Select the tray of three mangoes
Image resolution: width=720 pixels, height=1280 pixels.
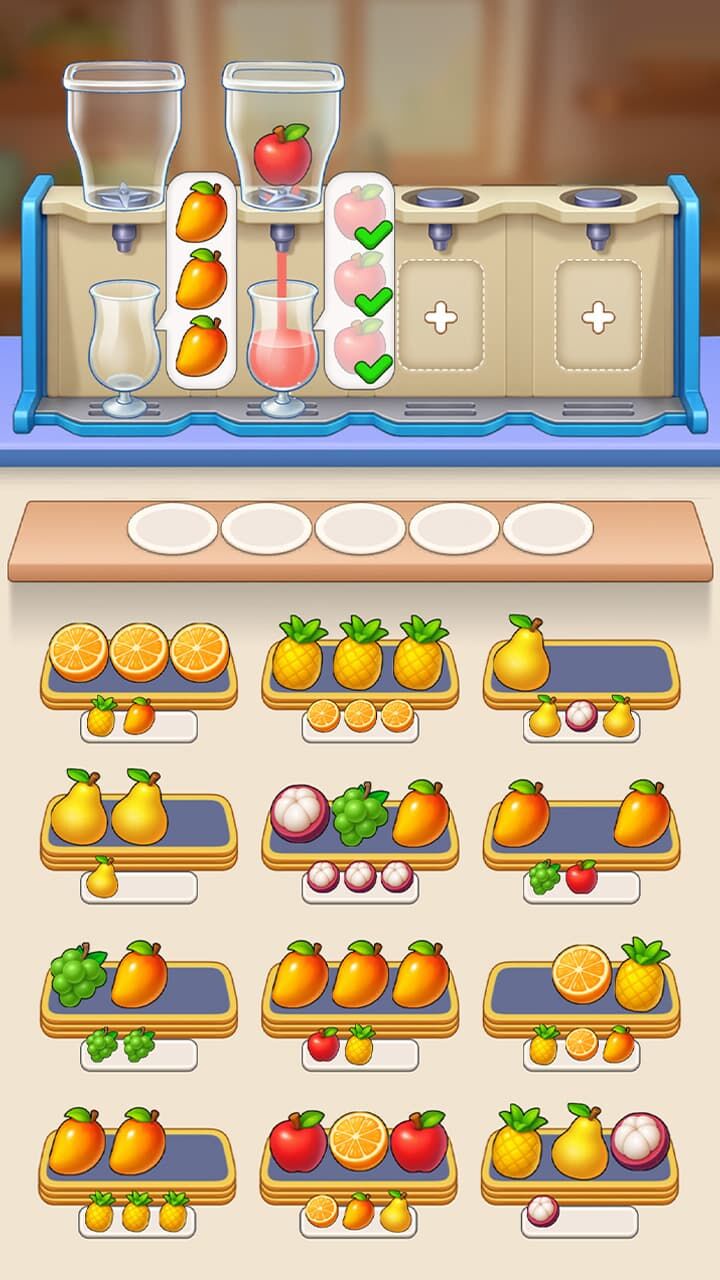tap(360, 985)
